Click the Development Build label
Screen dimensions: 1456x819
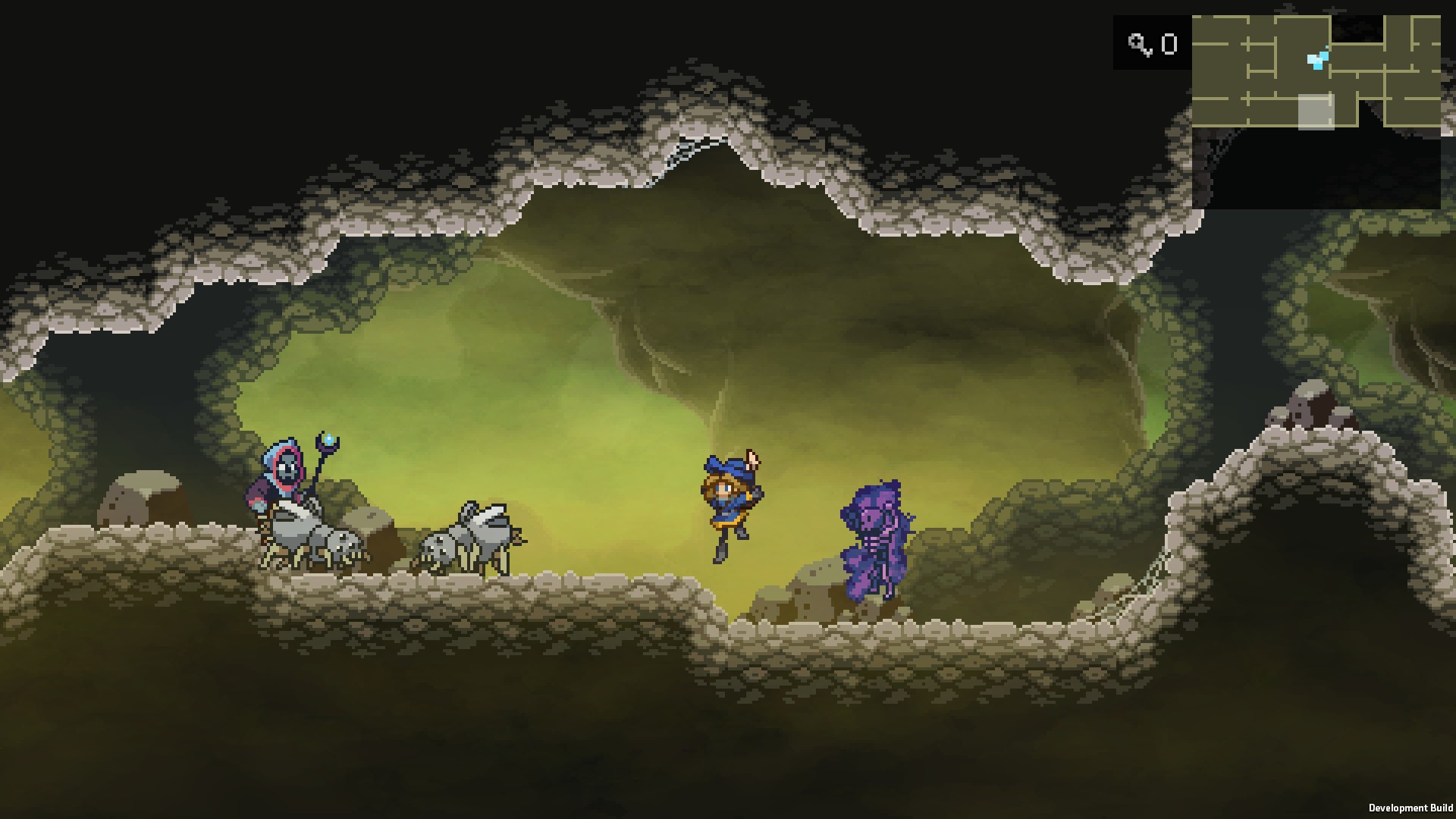tap(1412, 807)
